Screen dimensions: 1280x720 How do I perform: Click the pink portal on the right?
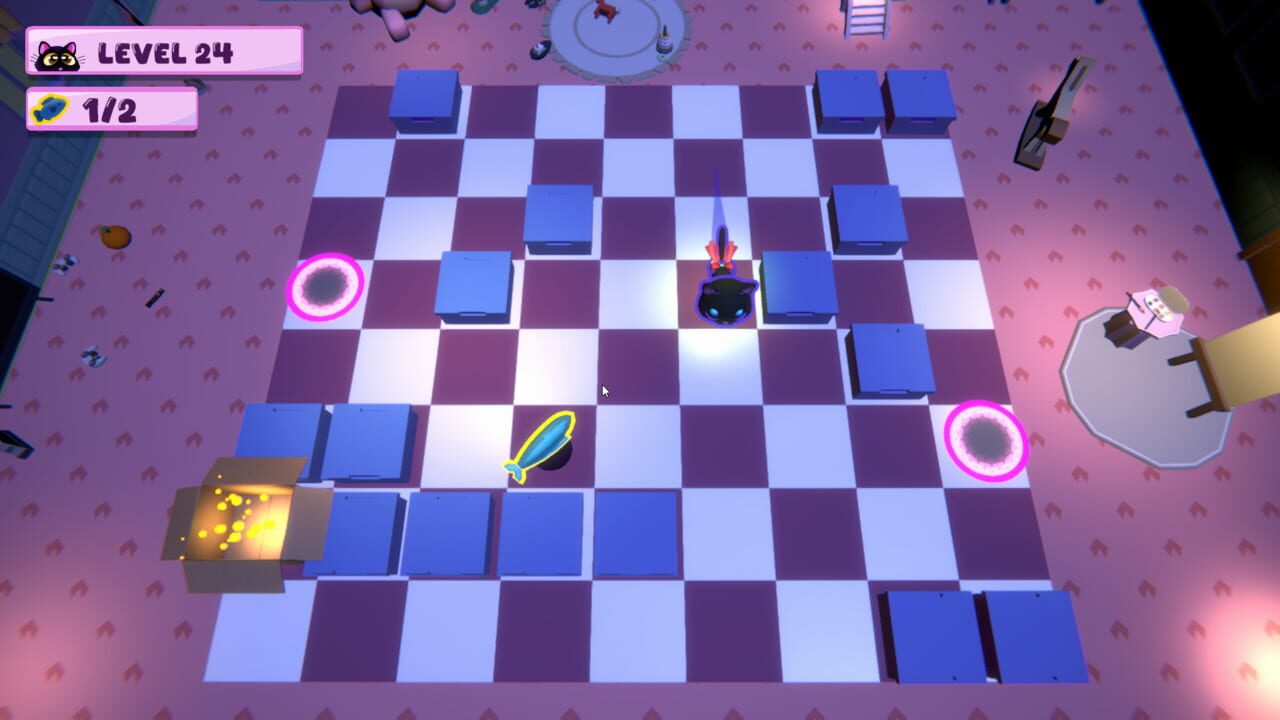click(x=986, y=440)
